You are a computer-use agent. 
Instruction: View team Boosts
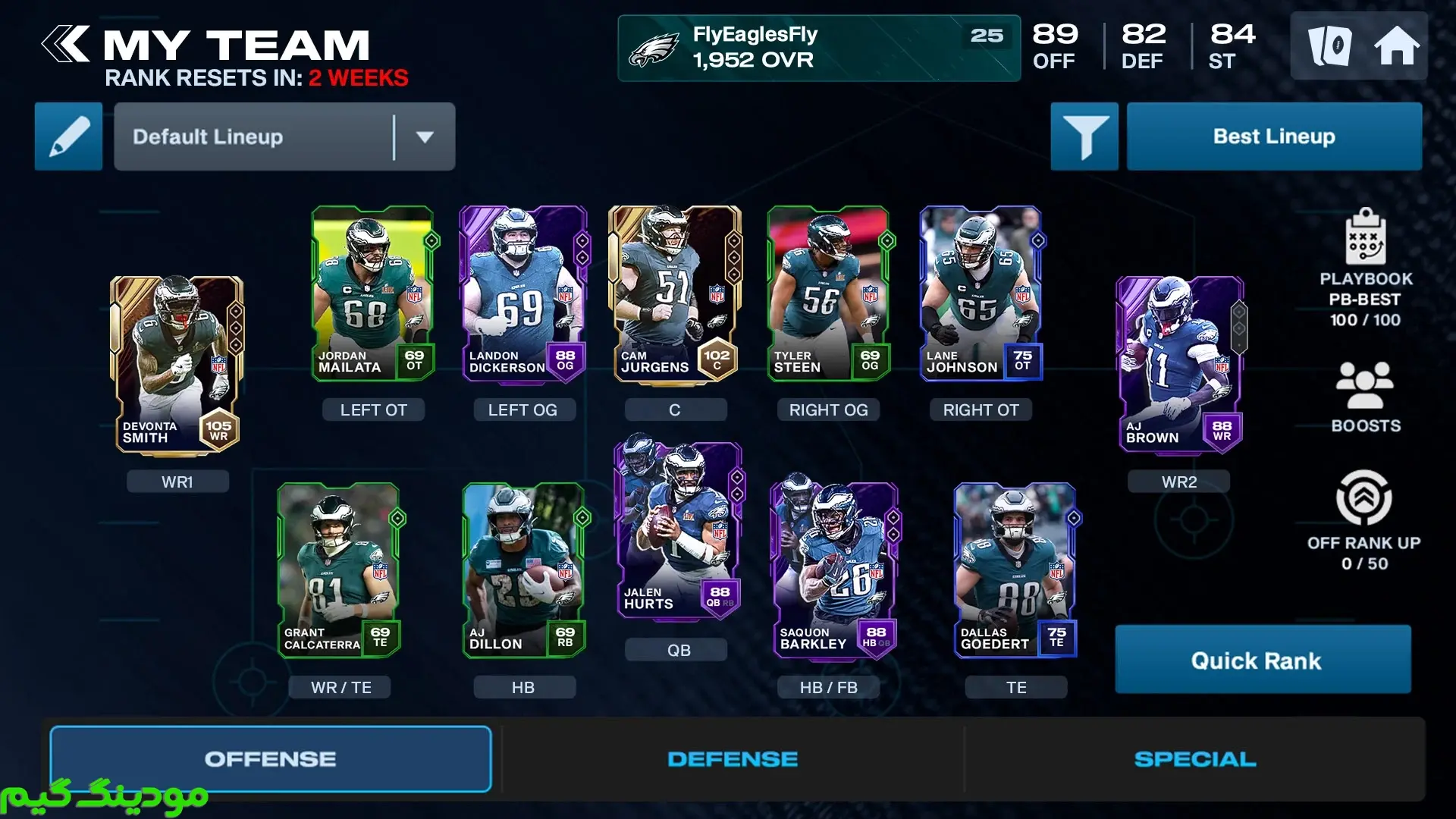1365,397
